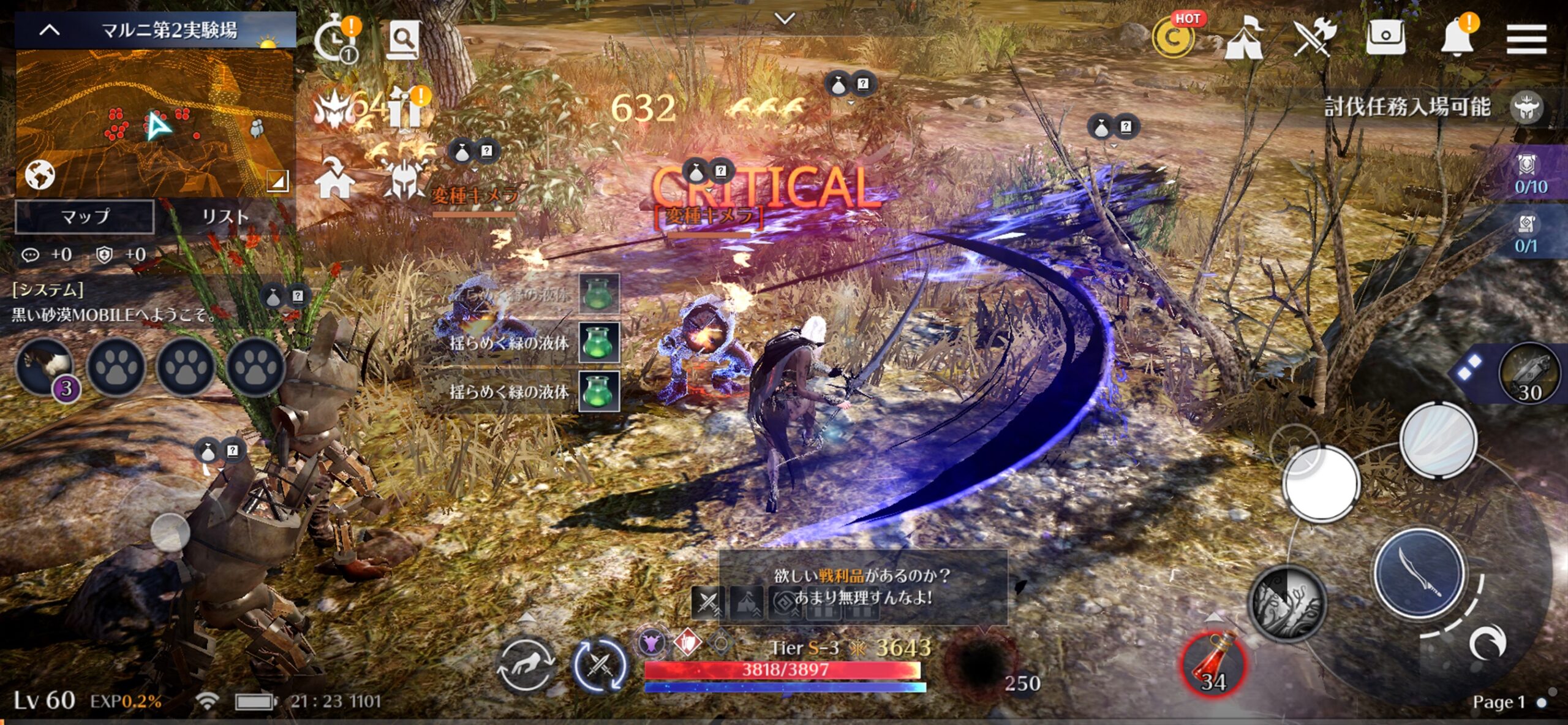
Task: Open the gift box rewards icon
Action: tap(404, 110)
